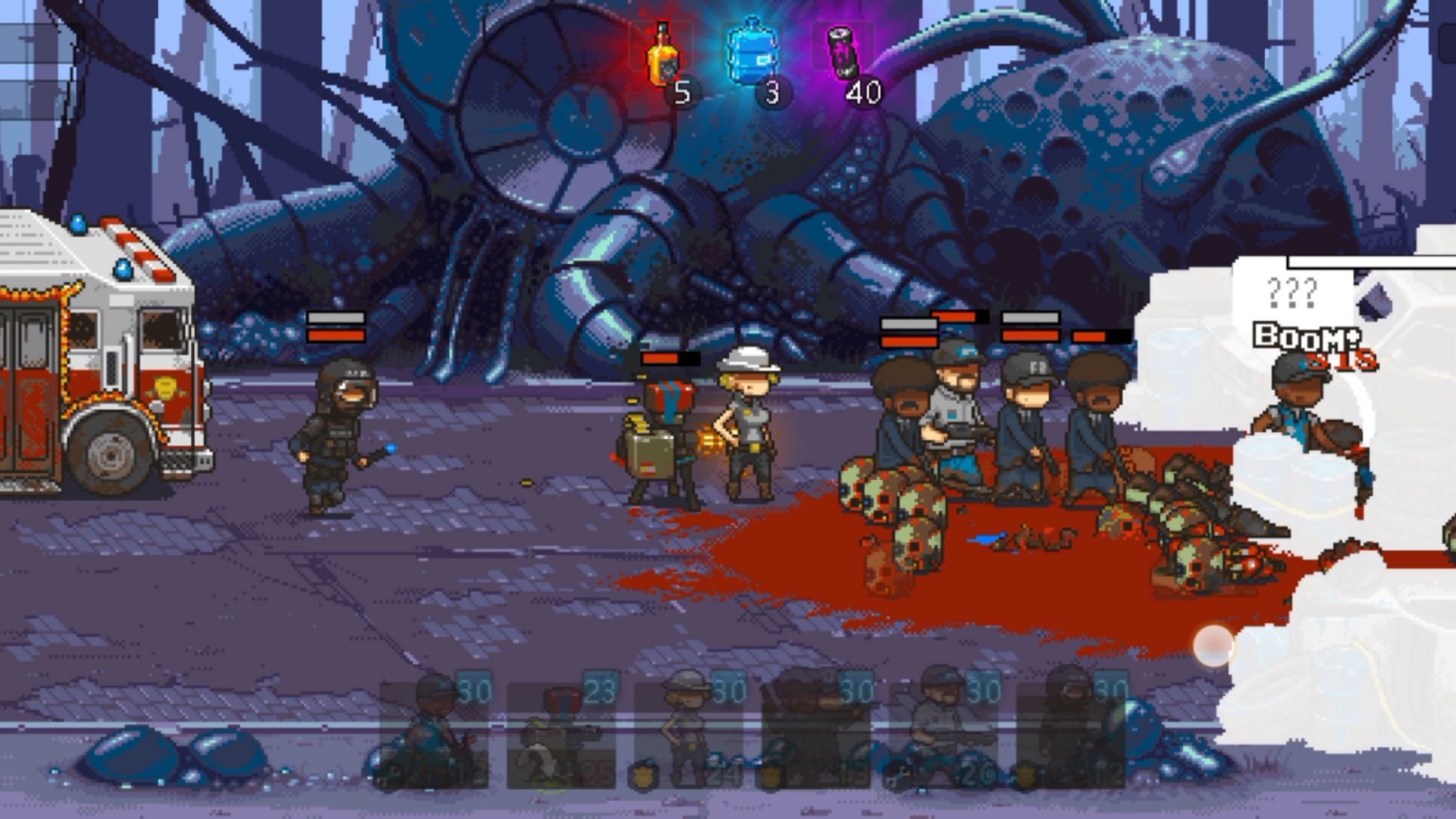Deploy the afro police duo unit card
Screen dimensions: 1456x819
[x=816, y=732]
